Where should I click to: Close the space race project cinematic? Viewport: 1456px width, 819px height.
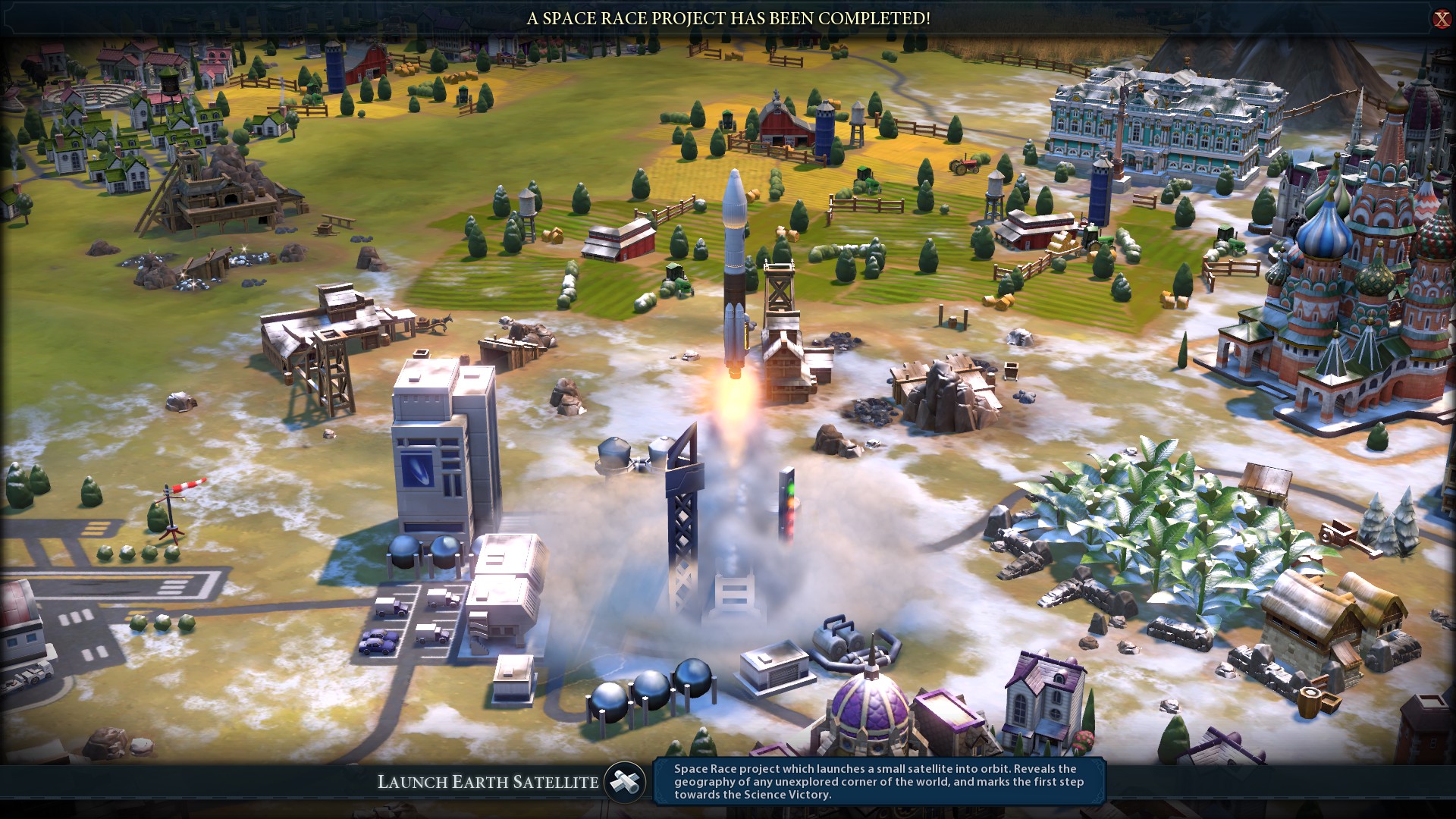pos(1441,19)
